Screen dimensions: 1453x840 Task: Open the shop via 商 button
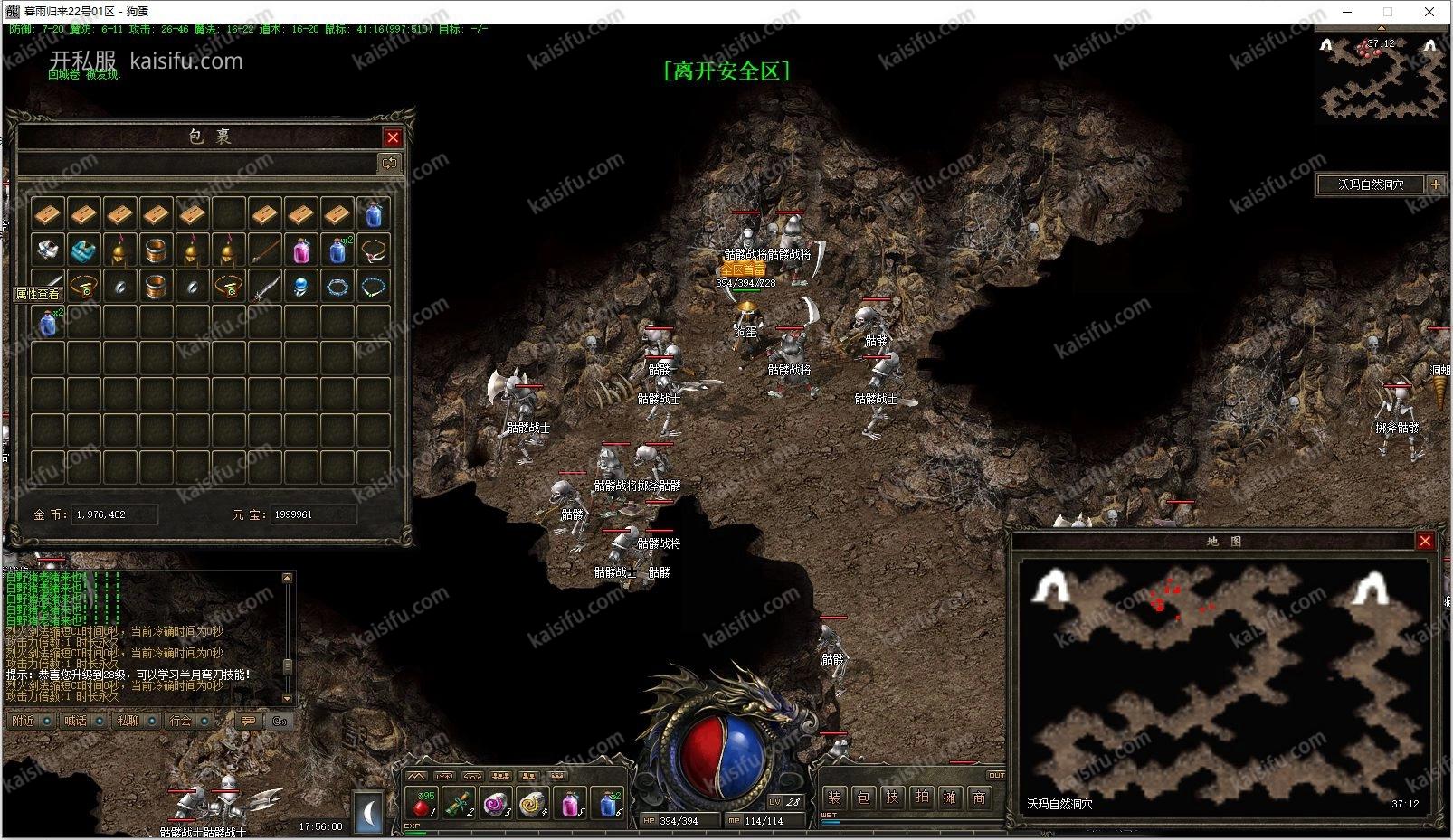pos(979,798)
